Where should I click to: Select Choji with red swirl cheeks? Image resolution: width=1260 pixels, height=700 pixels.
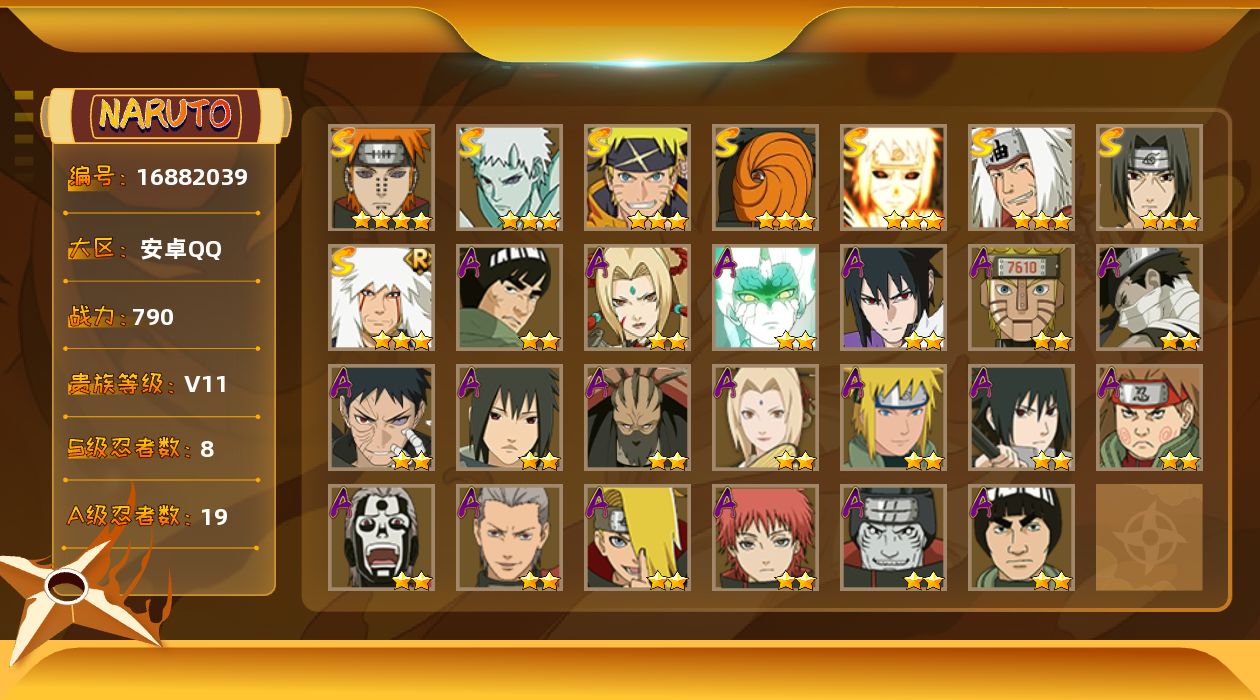tap(1149, 417)
